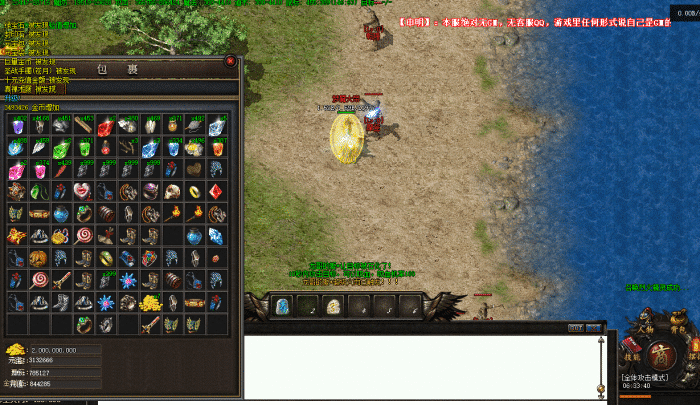Open the 背包 bag button
Viewport: 700px width, 405px height.
[675, 326]
